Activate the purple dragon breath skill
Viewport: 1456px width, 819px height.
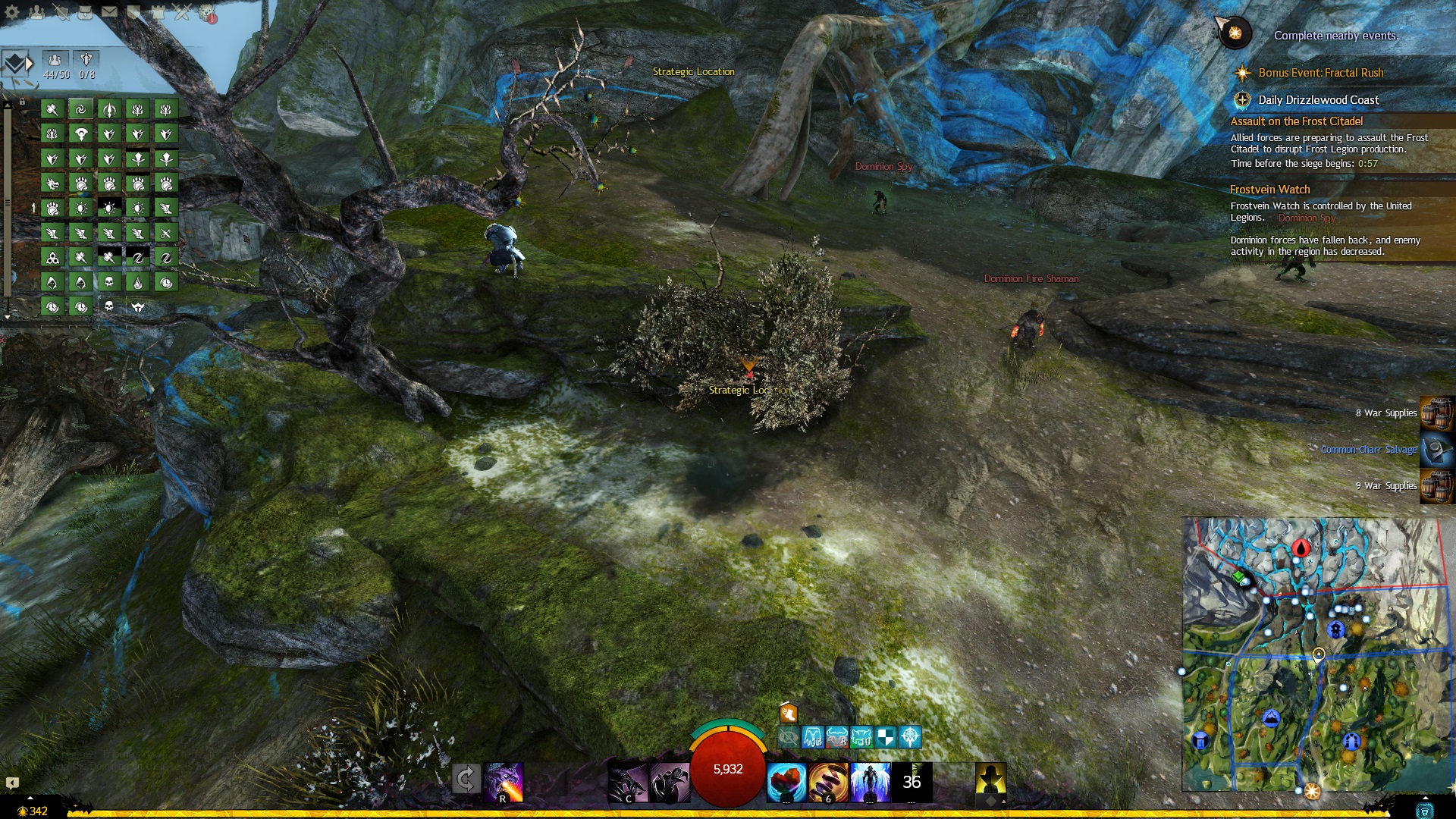pyautogui.click(x=504, y=782)
